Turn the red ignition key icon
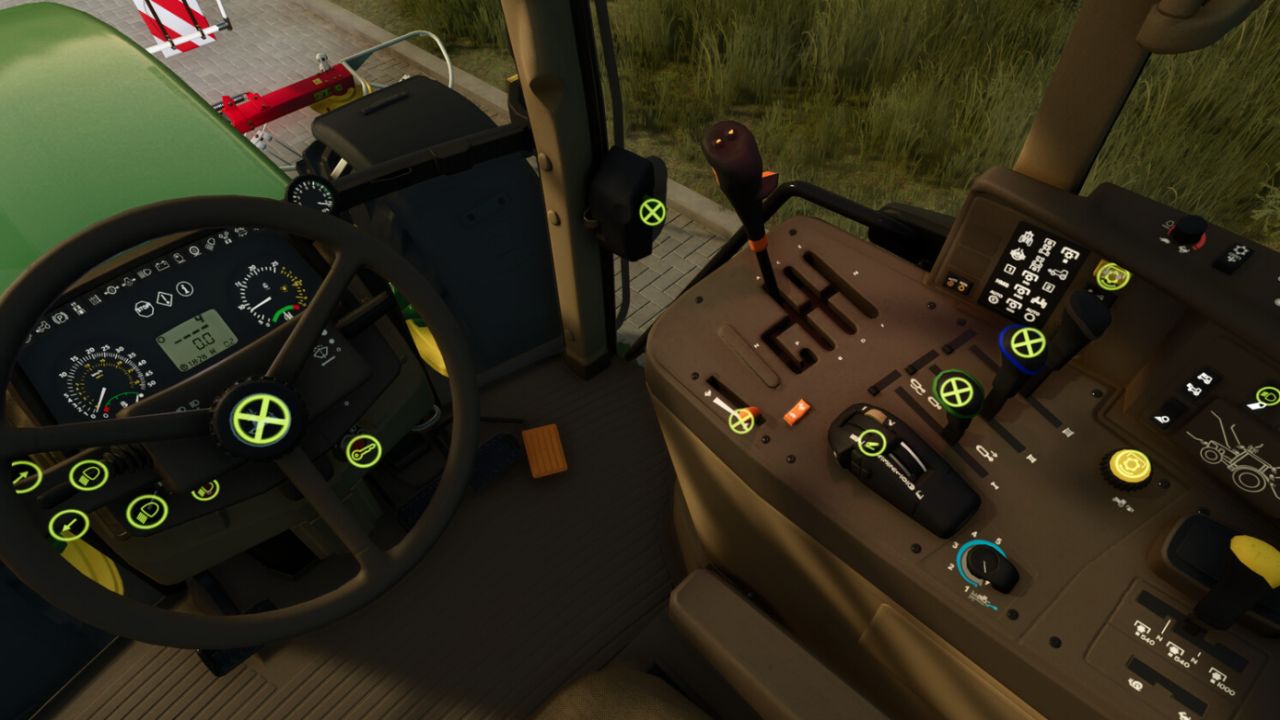The height and width of the screenshot is (720, 1280). click(x=364, y=451)
